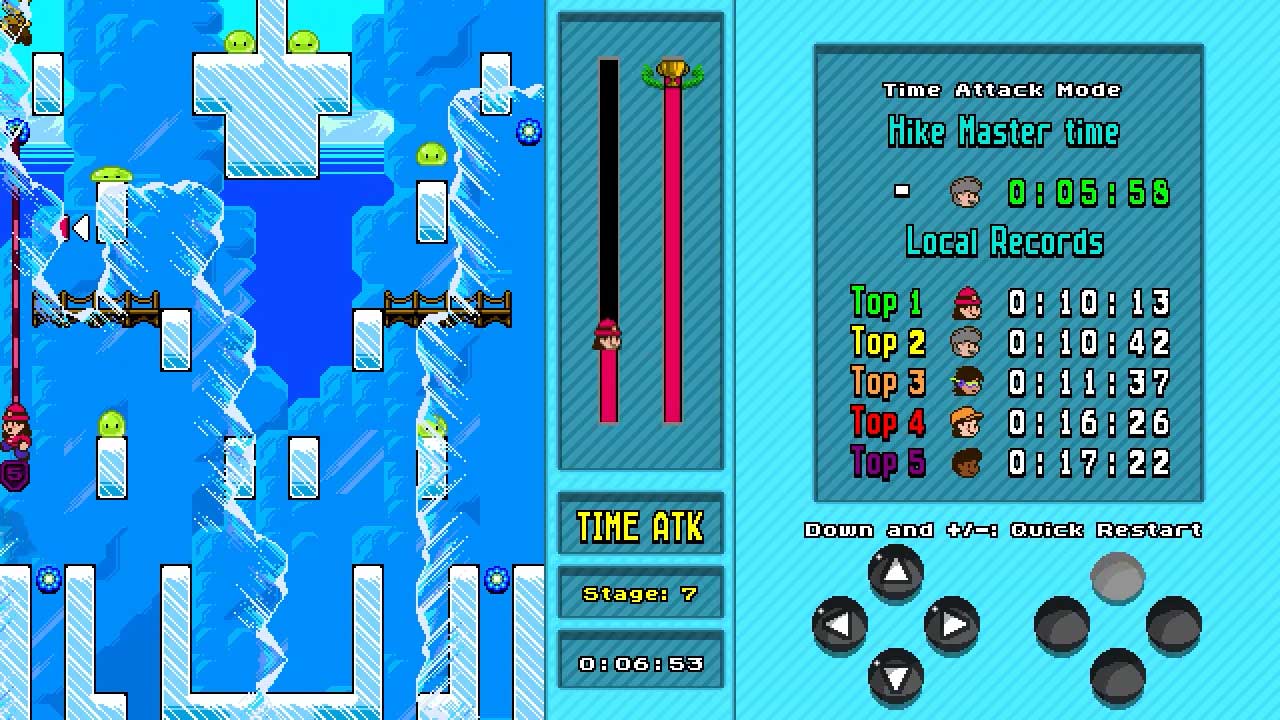
Task: Click the highlighted grey action button
Action: (x=1117, y=575)
